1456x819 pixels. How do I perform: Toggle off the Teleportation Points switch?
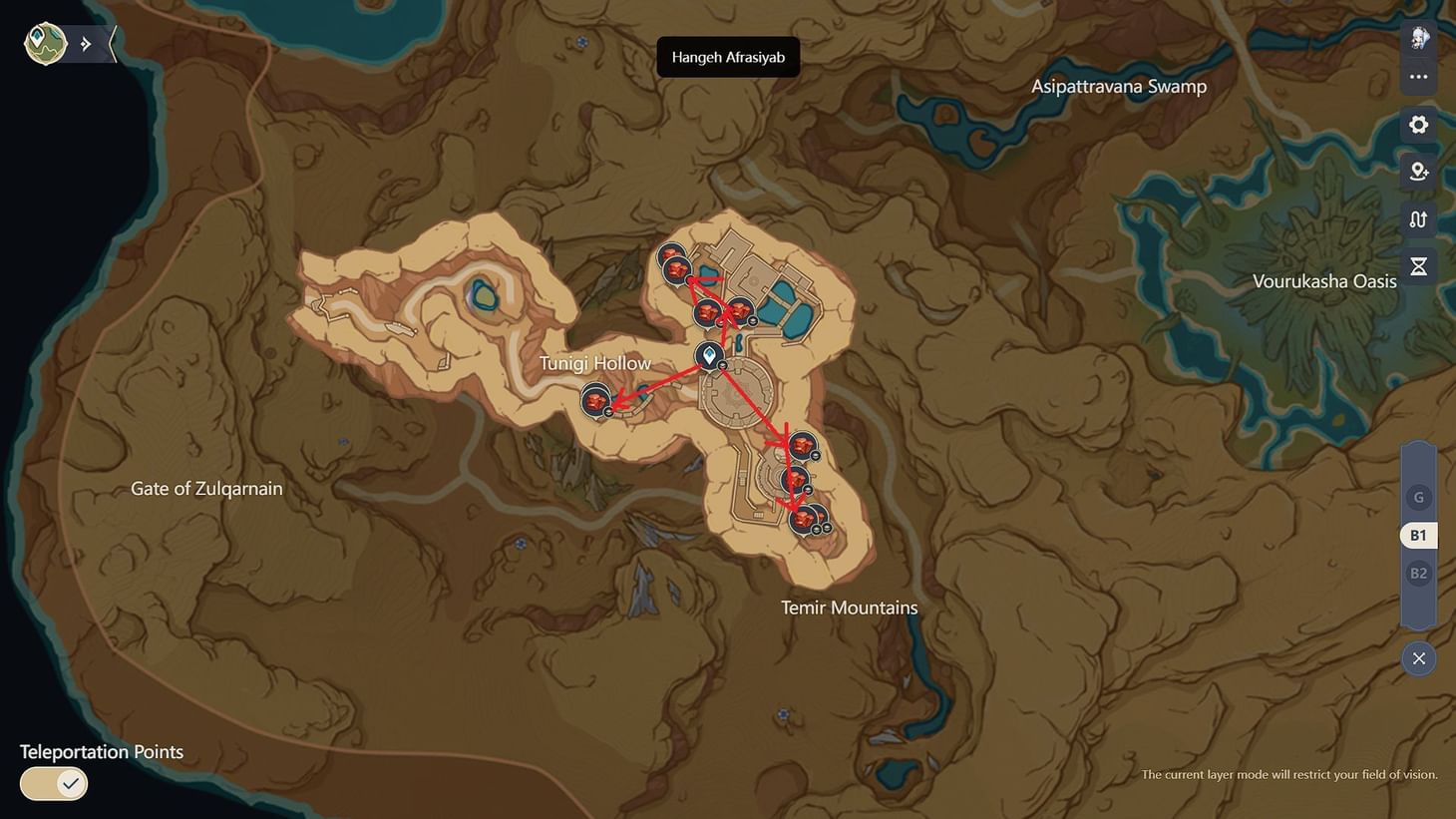coord(53,783)
